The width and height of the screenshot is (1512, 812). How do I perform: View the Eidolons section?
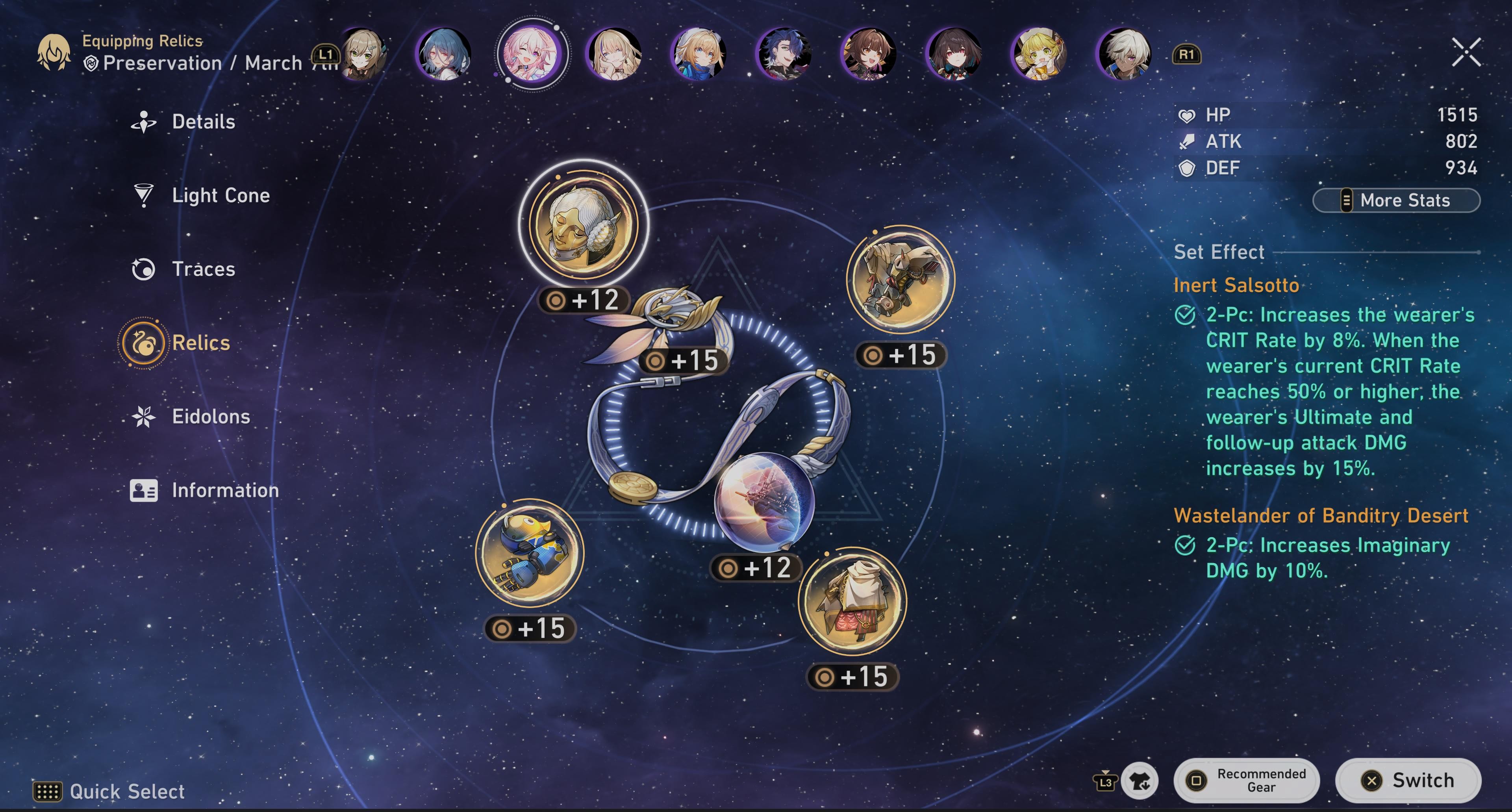point(211,417)
